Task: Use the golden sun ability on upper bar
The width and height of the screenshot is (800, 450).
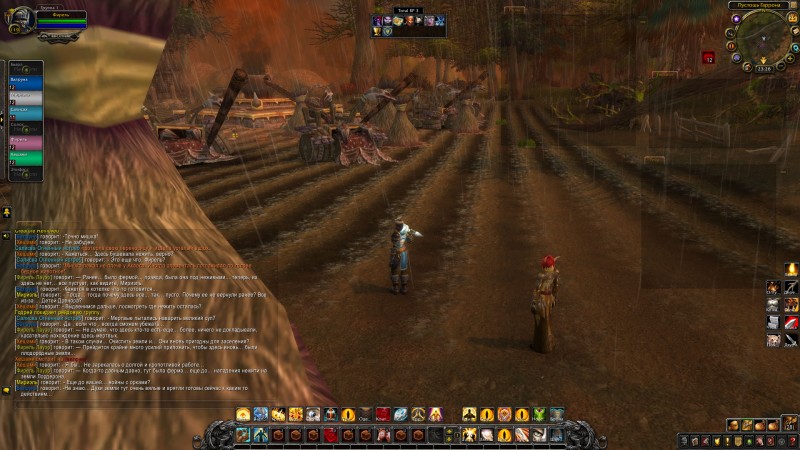Action: pos(243,414)
